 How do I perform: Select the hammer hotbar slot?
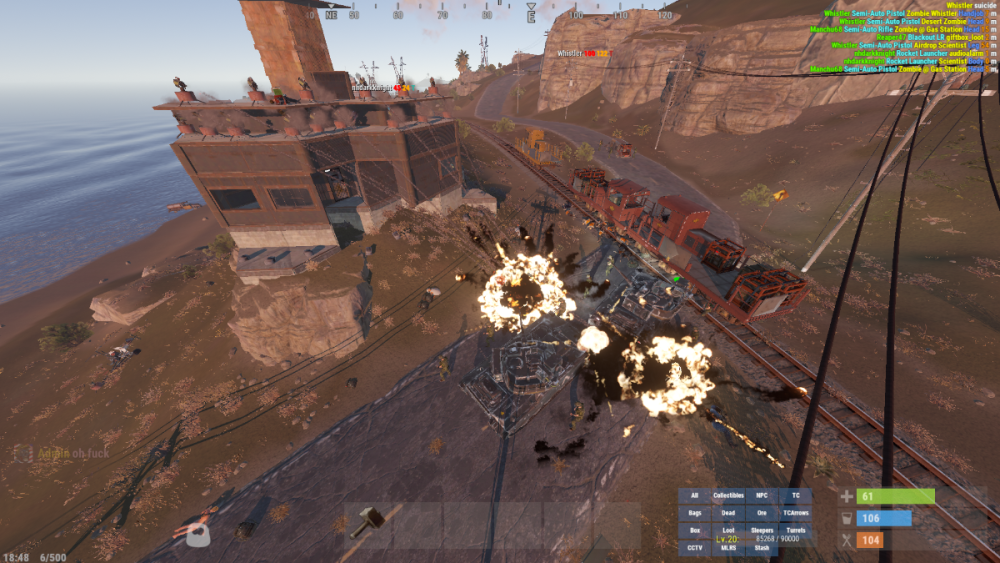366,522
